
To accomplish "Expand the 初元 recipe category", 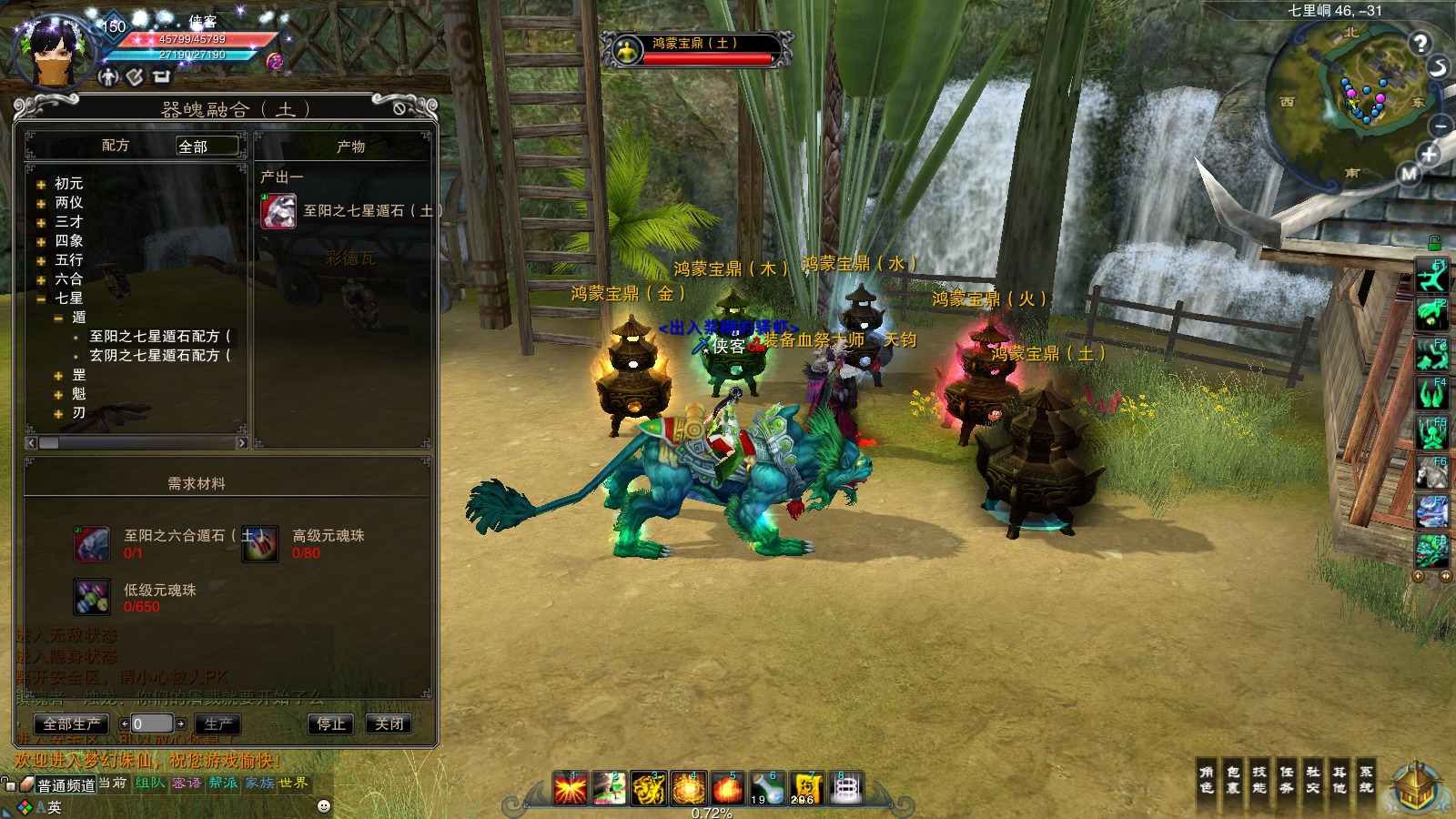I will pyautogui.click(x=41, y=184).
